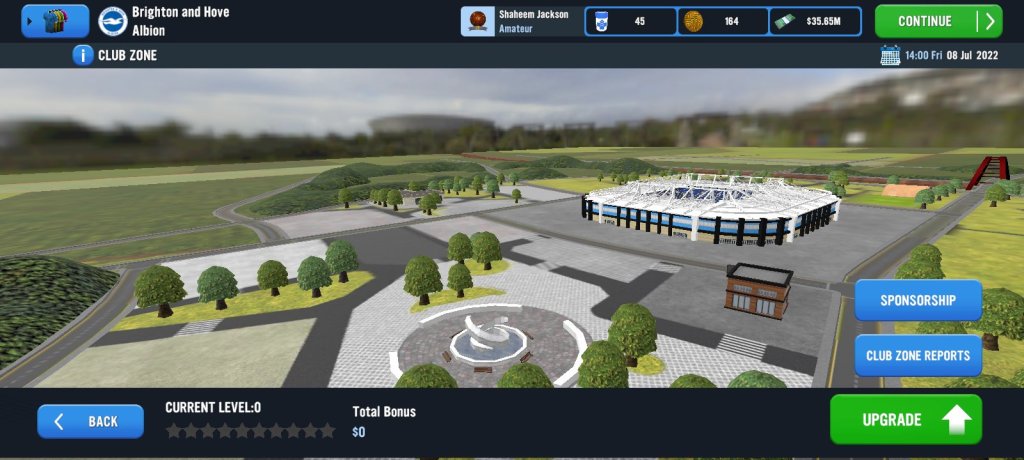View Club Zone Reports

(x=917, y=355)
